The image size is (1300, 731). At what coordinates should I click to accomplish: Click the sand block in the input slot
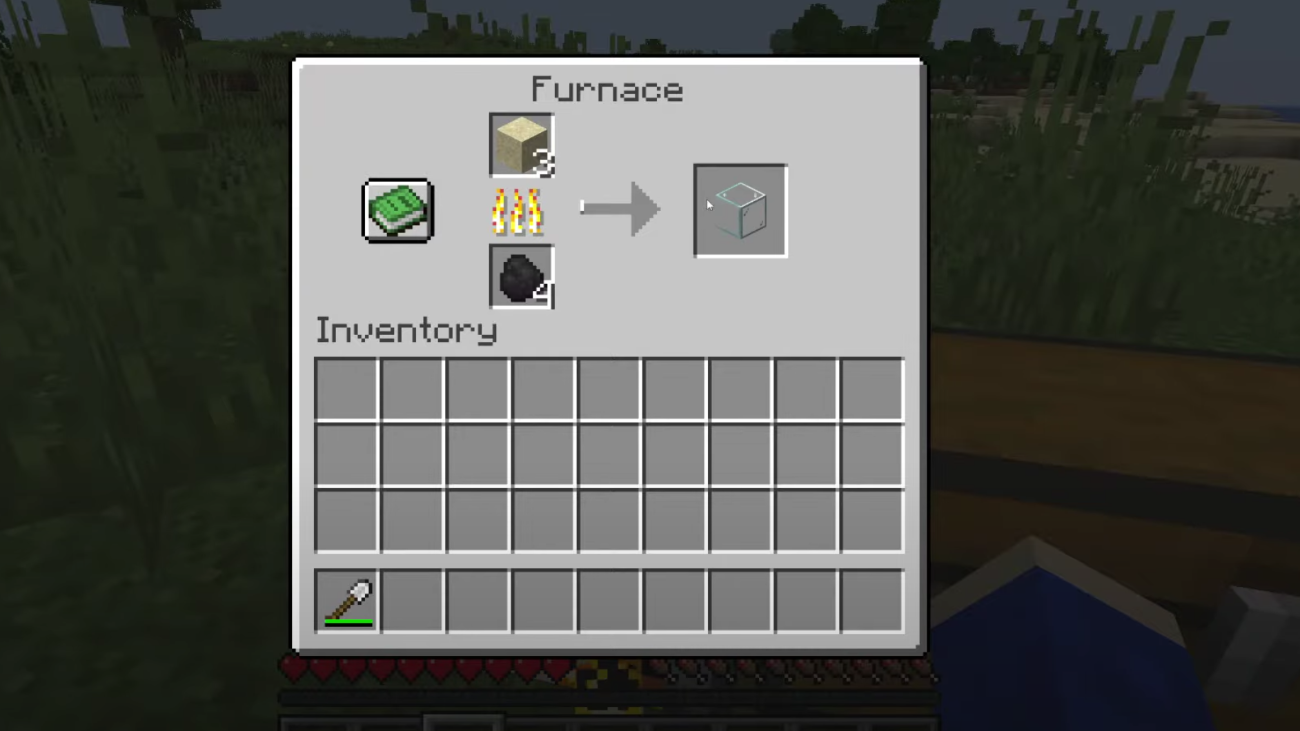tap(520, 143)
